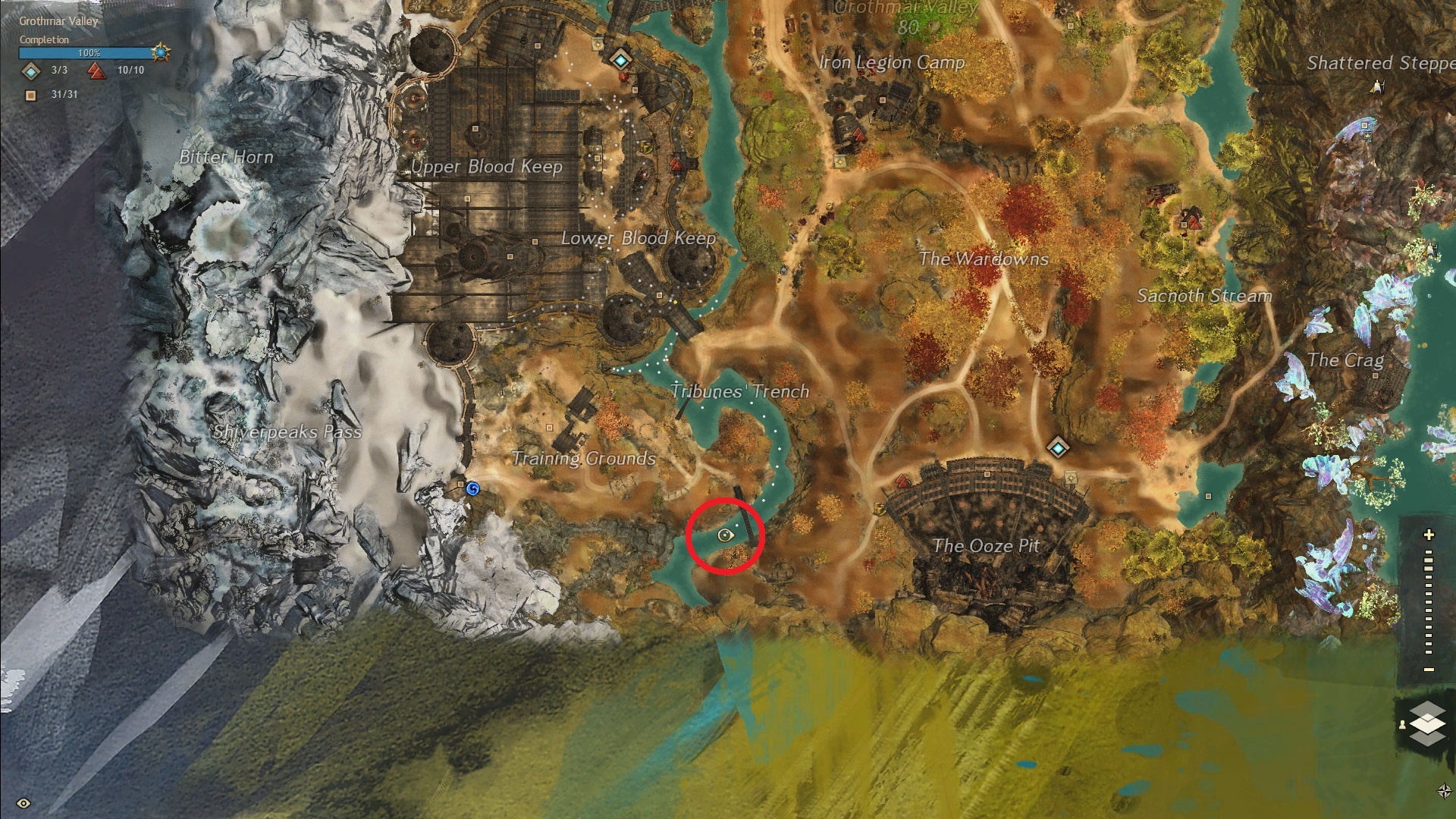Click the compass rose icon
This screenshot has height=819, width=1456.
coord(1444,791)
